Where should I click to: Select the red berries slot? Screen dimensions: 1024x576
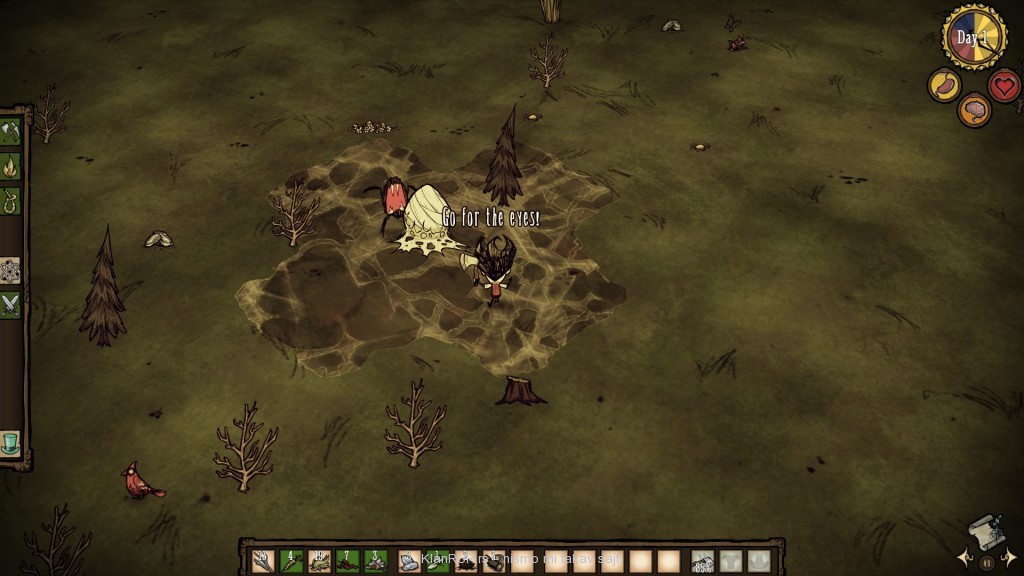point(347,562)
